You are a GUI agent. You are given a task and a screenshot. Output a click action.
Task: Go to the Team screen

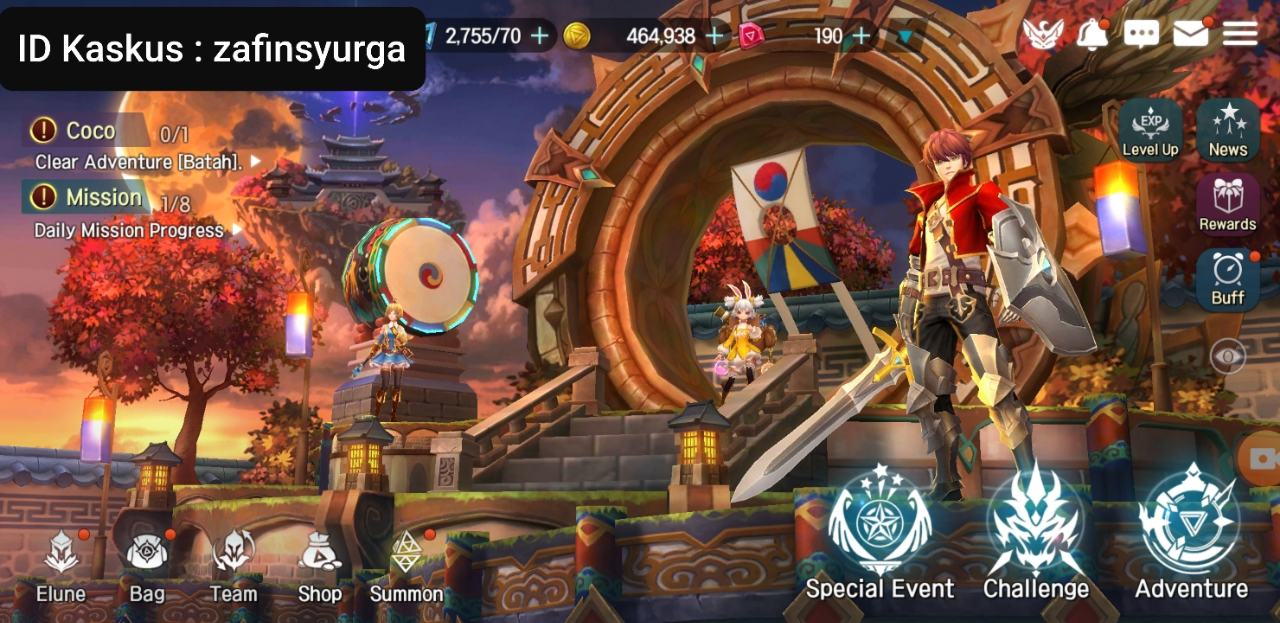tap(233, 565)
